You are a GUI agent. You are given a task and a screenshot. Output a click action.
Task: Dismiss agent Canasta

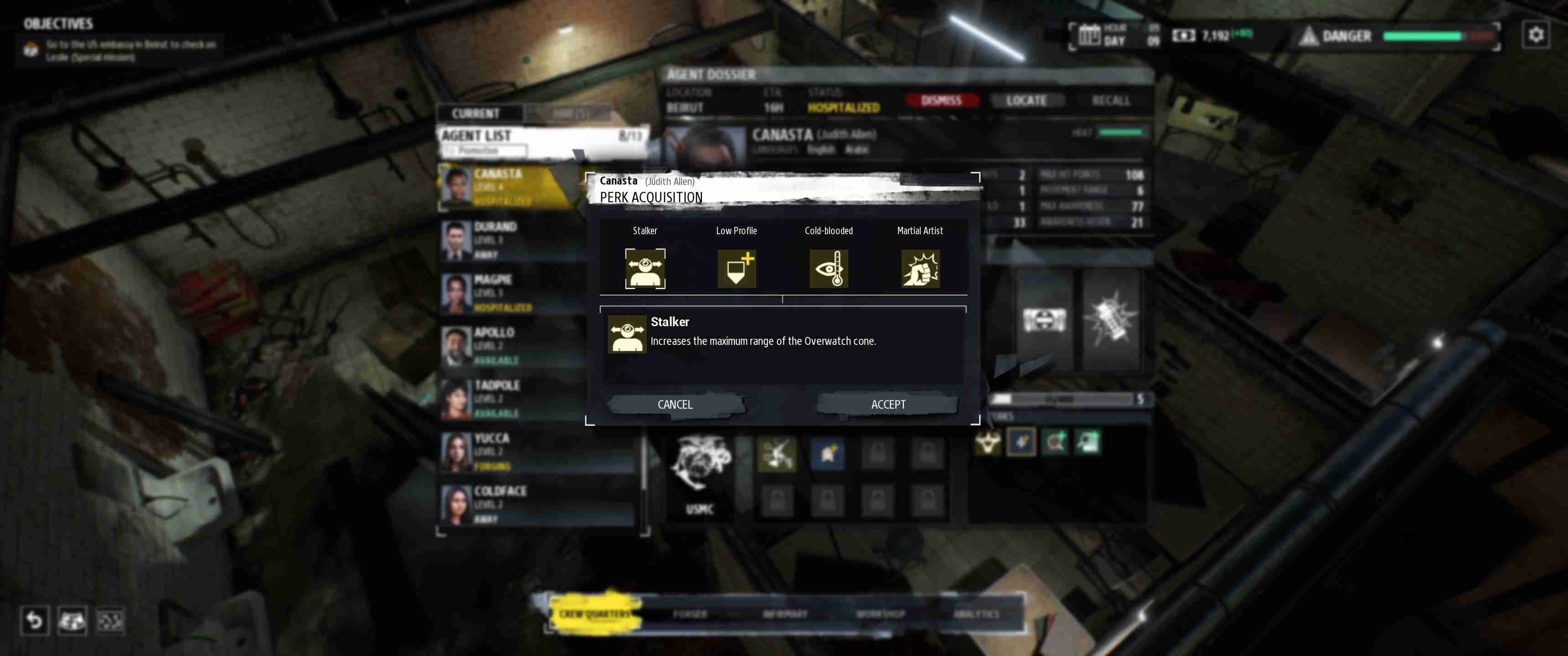(x=941, y=100)
